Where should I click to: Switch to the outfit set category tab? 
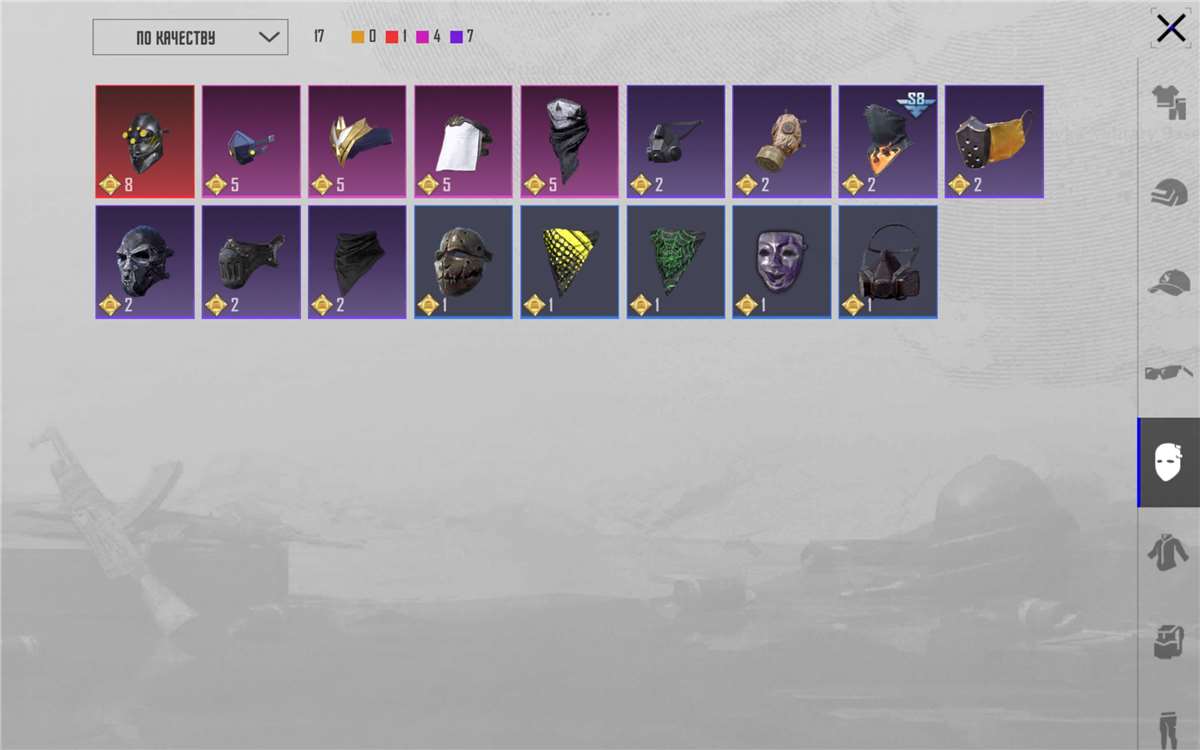[1169, 102]
